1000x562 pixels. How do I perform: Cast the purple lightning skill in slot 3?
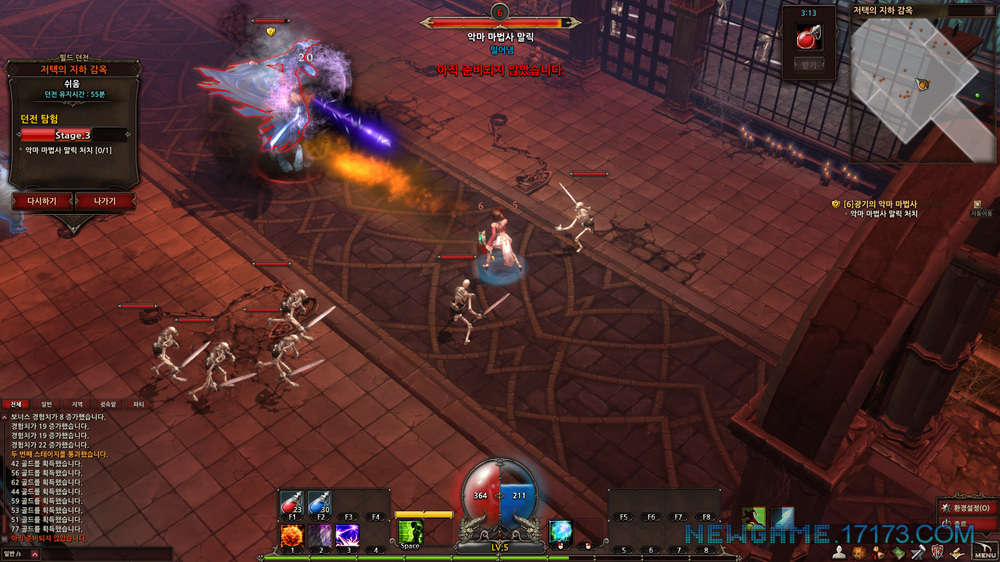348,536
